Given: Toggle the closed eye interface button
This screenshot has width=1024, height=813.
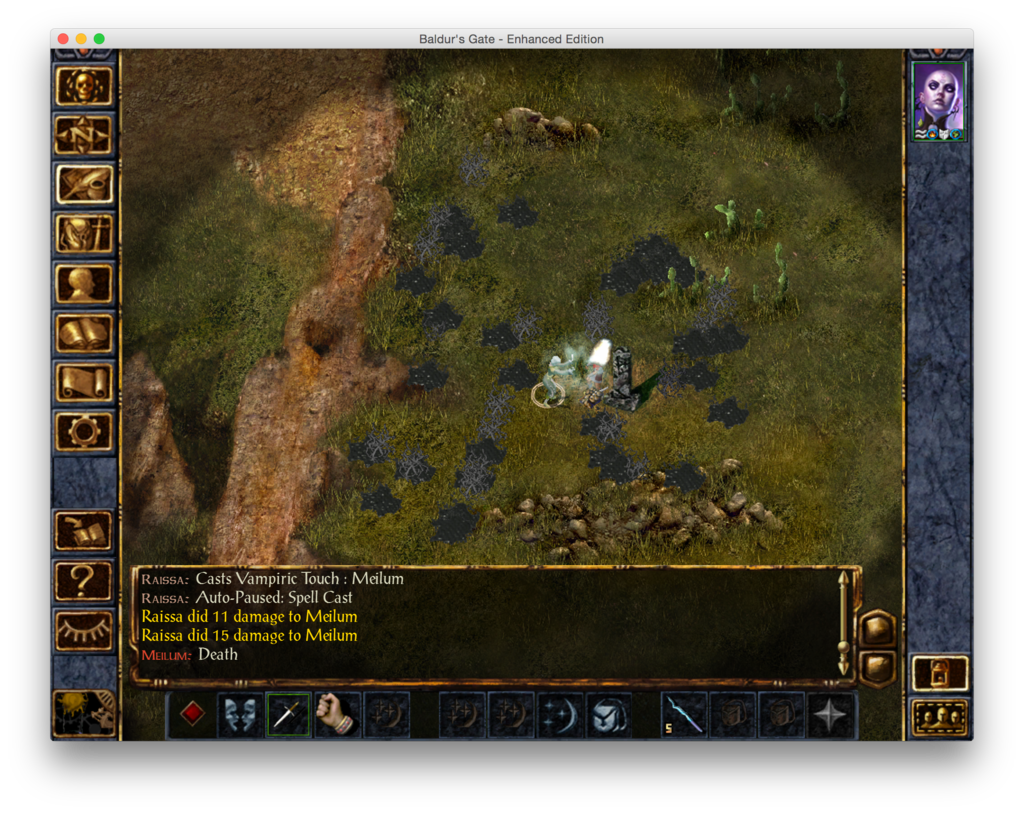Looking at the screenshot, I should (84, 630).
